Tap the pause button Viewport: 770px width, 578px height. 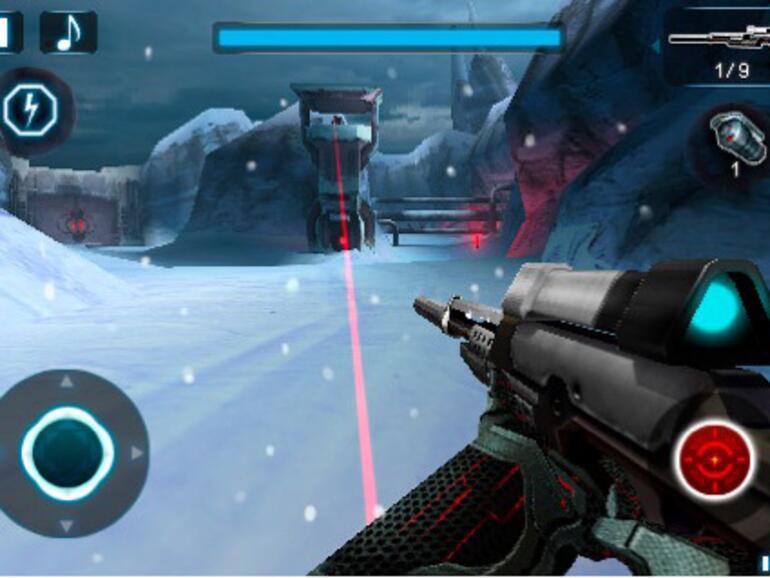[9, 32]
